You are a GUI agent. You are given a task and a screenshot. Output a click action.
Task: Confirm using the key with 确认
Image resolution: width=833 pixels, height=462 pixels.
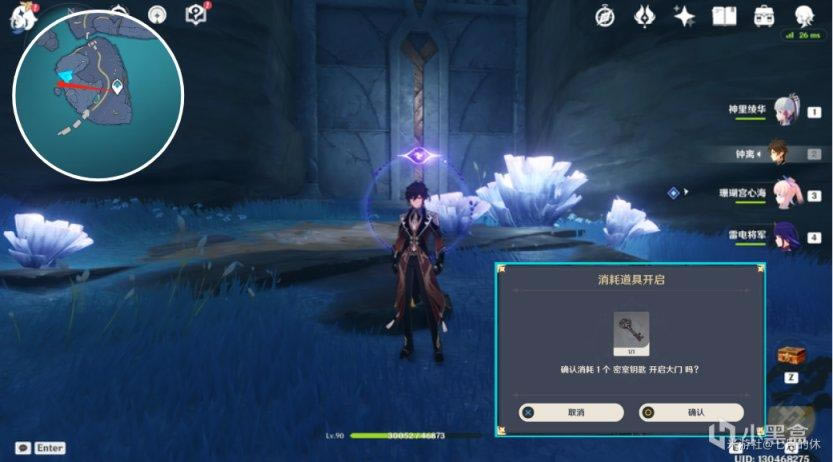pyautogui.click(x=691, y=412)
